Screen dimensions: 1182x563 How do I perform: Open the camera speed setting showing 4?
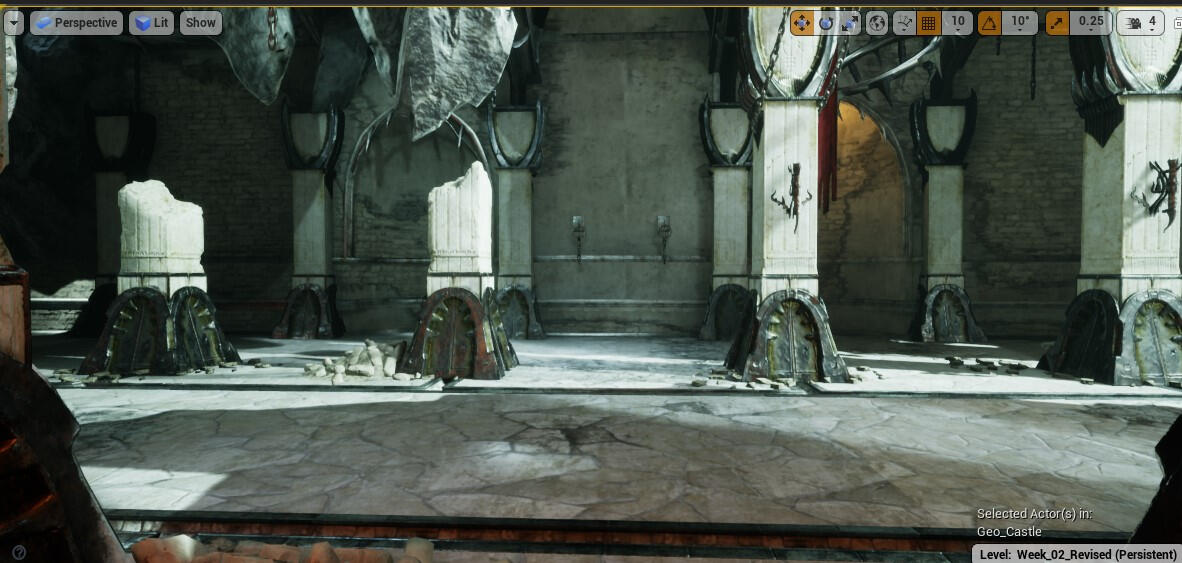click(x=1140, y=22)
